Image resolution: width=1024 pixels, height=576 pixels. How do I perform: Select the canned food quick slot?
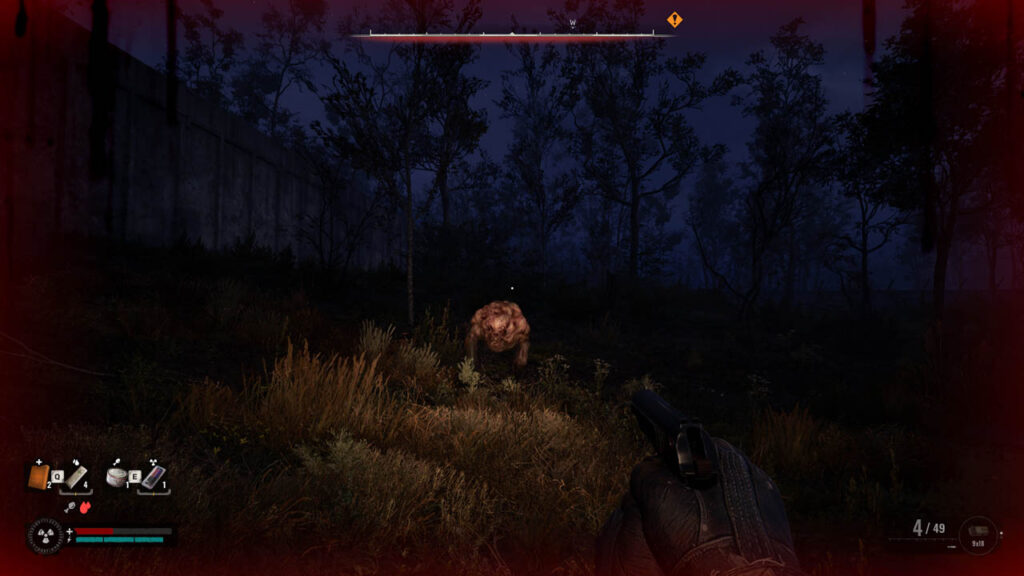(117, 477)
